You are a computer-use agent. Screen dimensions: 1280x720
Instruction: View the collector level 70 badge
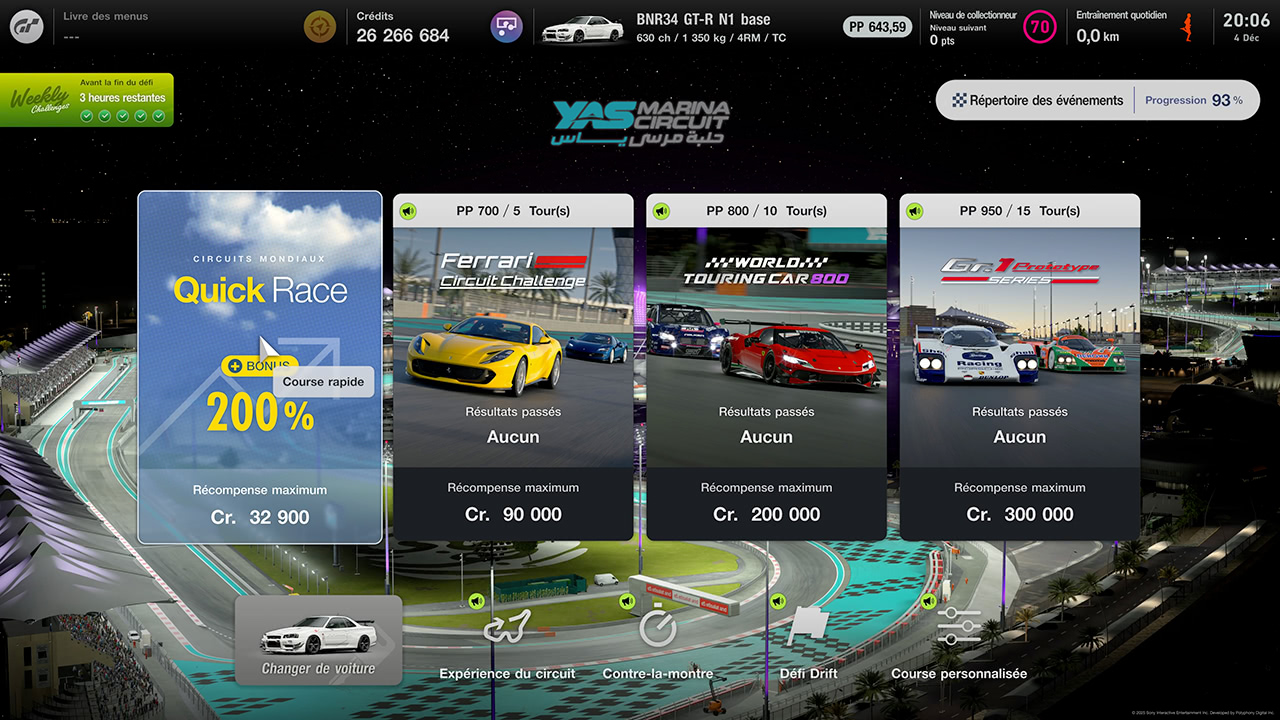pos(1040,27)
